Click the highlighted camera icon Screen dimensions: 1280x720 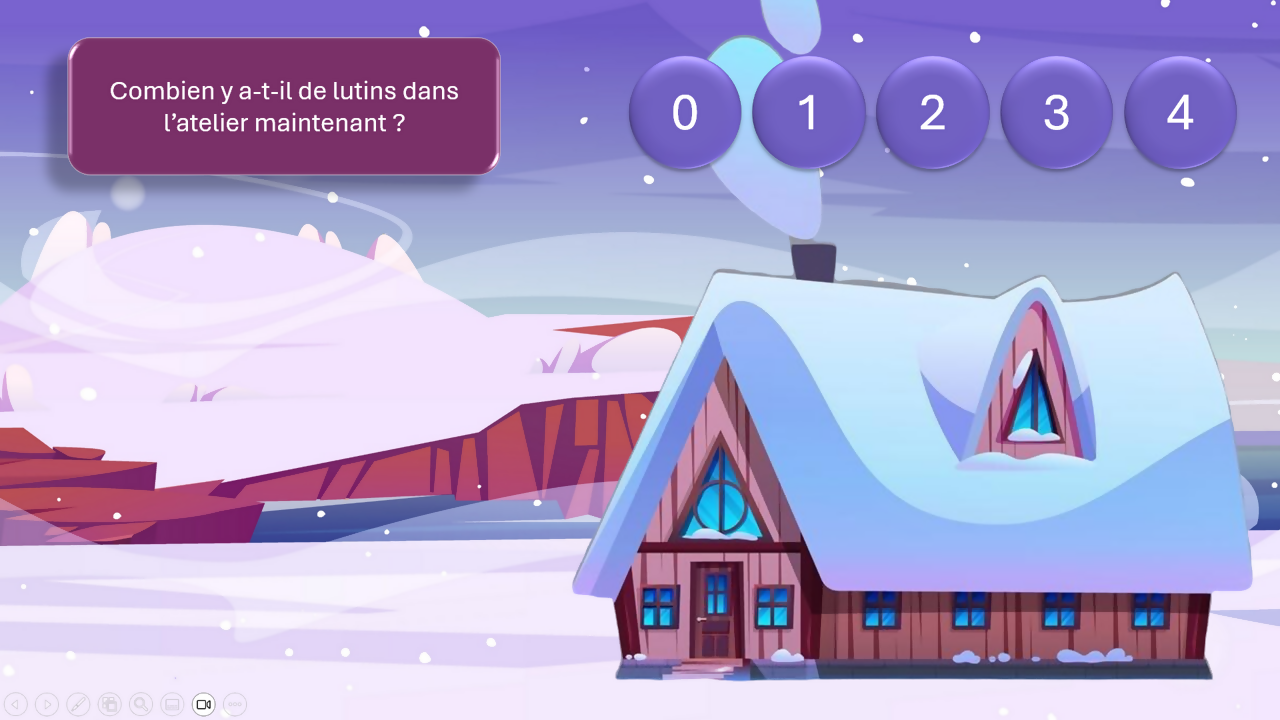(203, 704)
